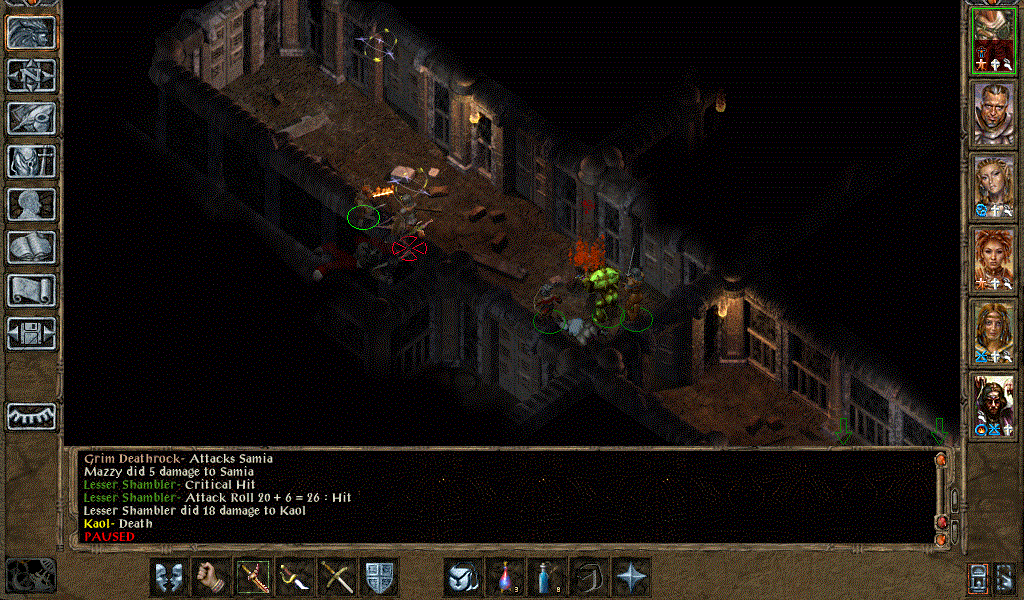Select the hooded bearded character portrait

tap(994, 405)
